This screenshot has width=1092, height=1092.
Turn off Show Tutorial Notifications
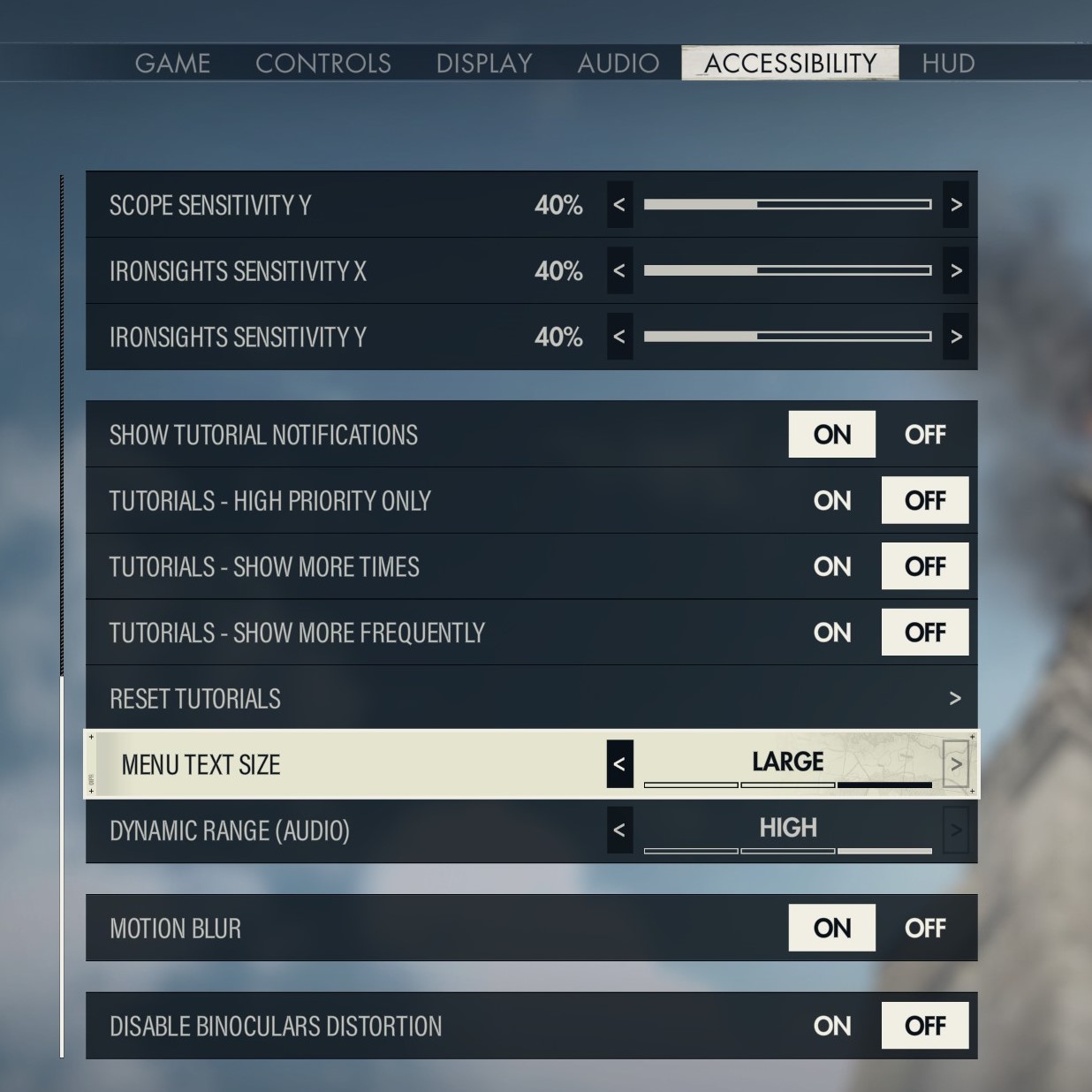[x=924, y=435]
